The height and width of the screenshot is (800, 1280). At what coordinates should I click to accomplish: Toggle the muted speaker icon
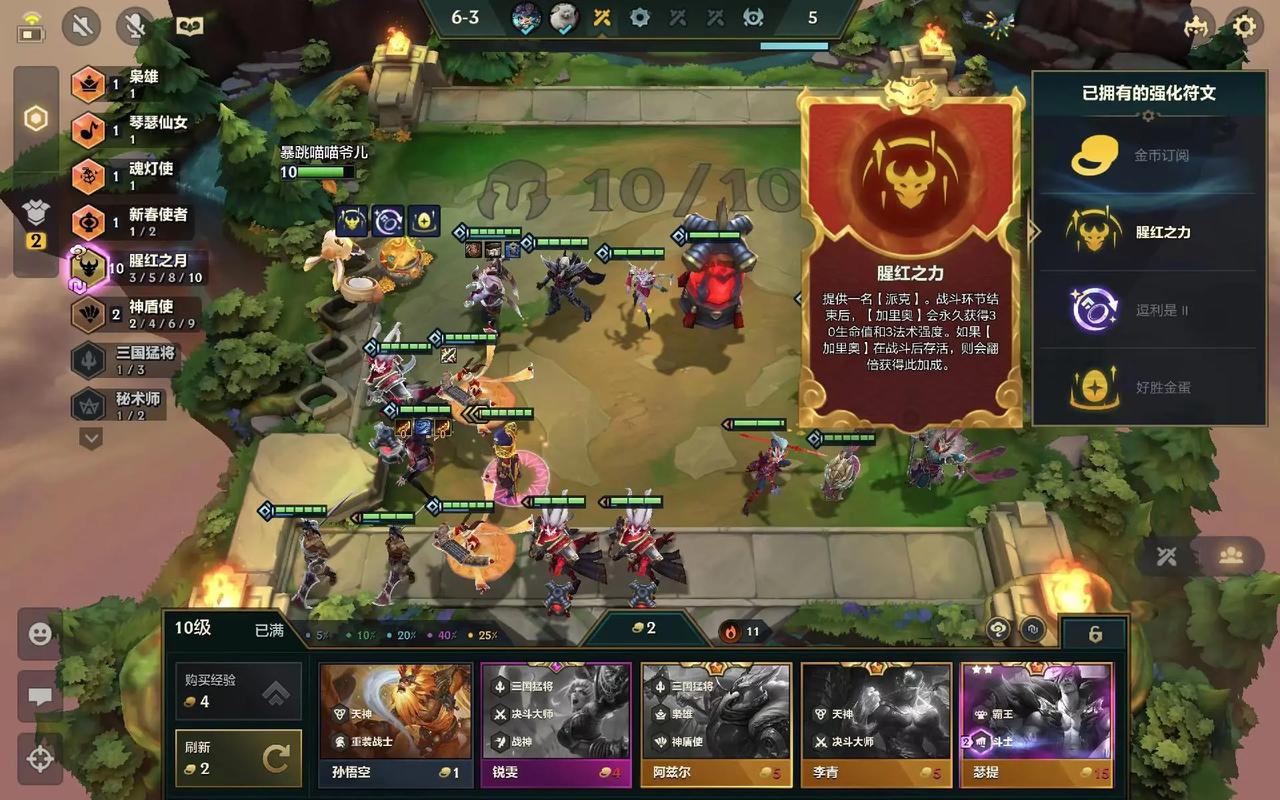pos(82,26)
